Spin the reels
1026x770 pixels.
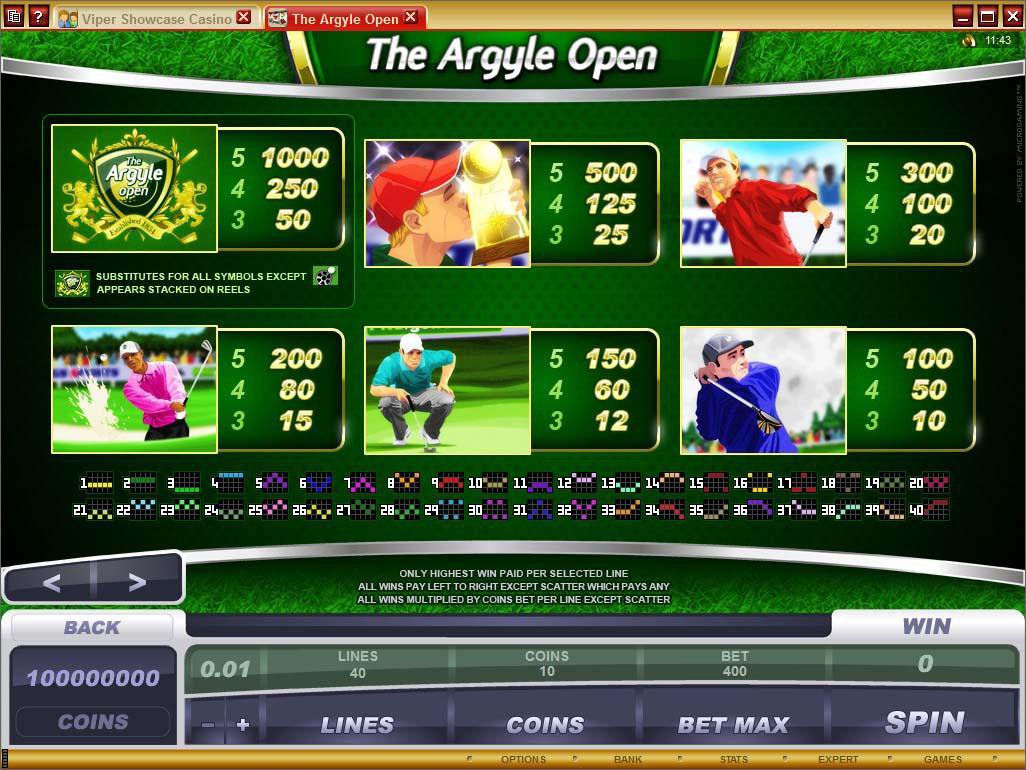(x=924, y=722)
